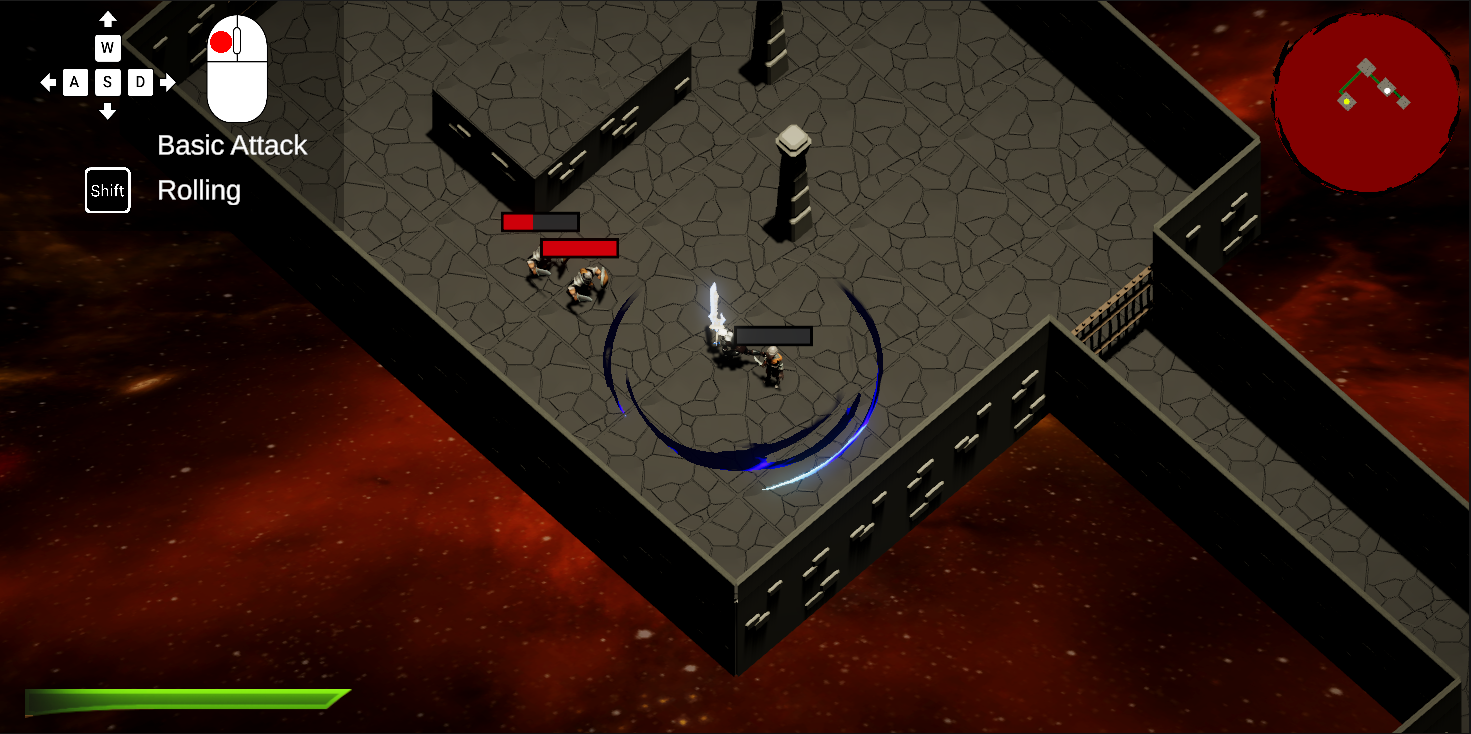The width and height of the screenshot is (1471, 734).
Task: Click the circular red minimap
Action: pos(1365,100)
